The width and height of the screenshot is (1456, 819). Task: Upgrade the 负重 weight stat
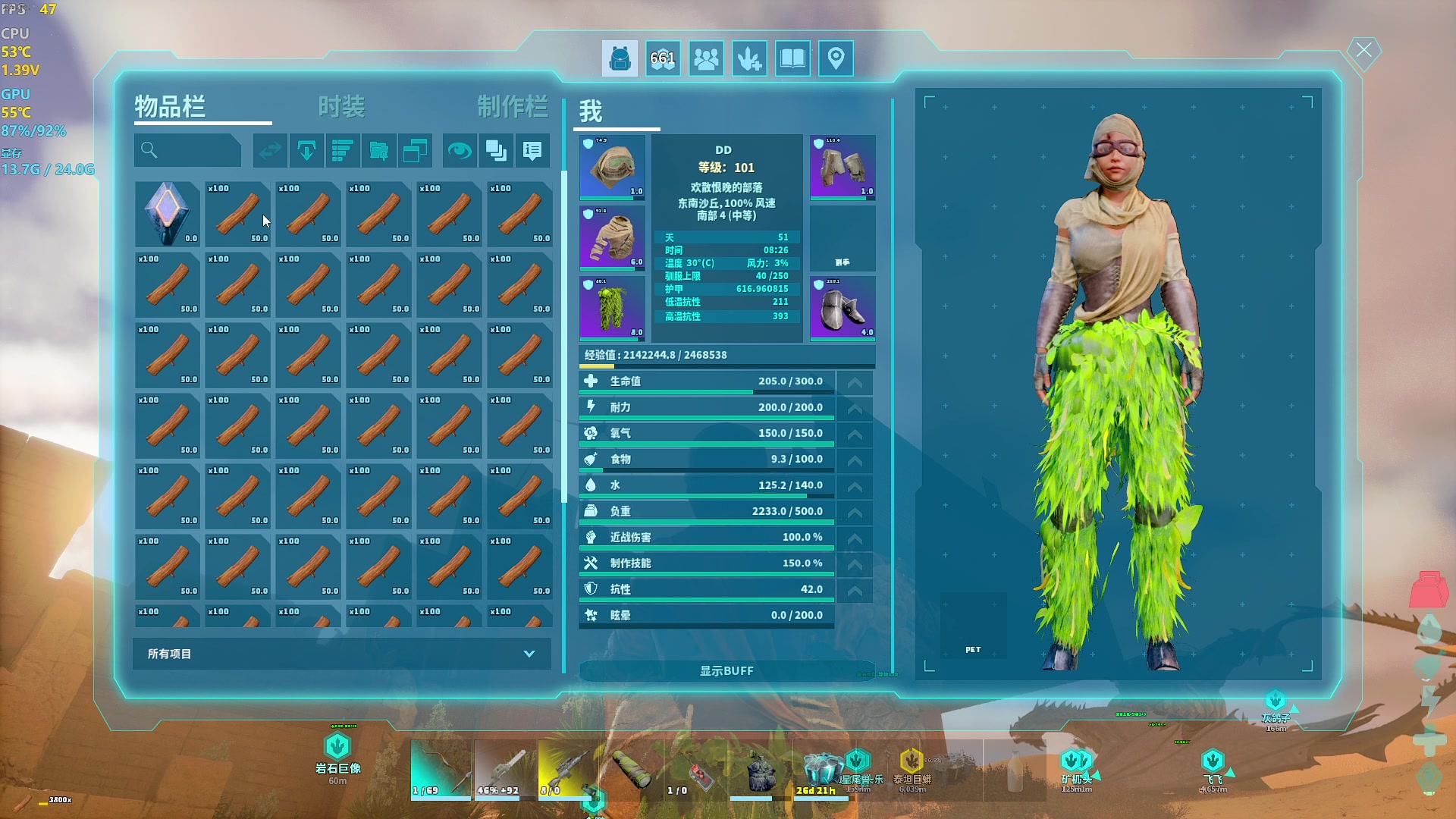tap(855, 513)
